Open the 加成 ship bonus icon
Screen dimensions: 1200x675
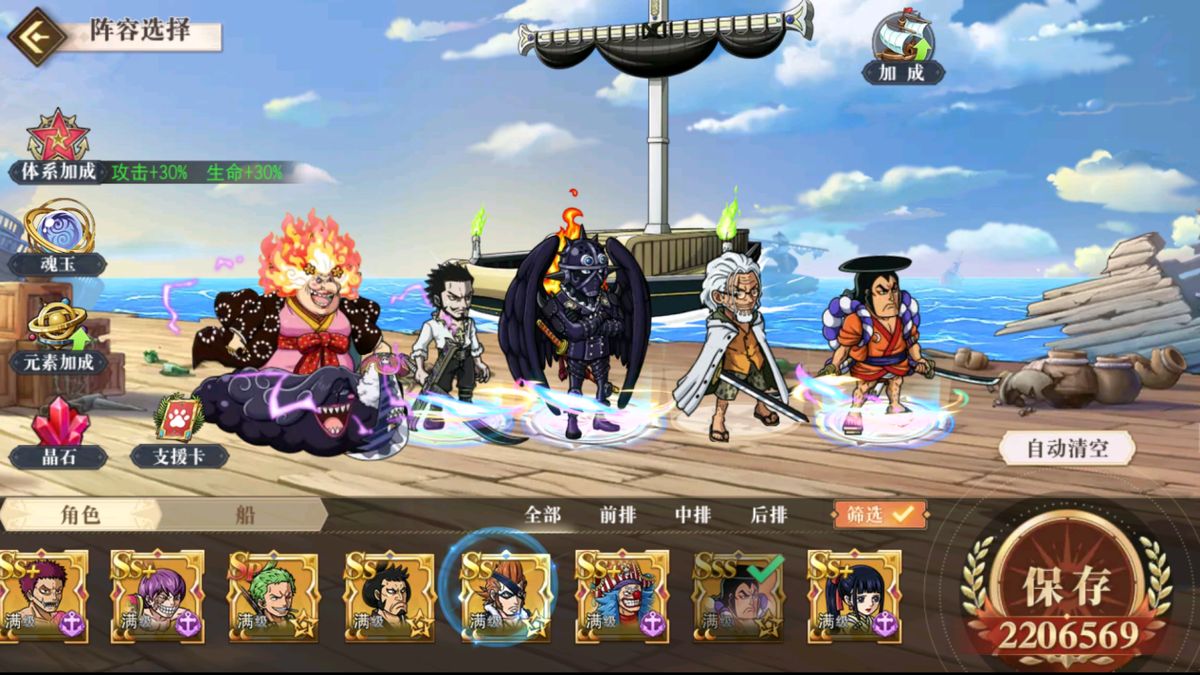(x=902, y=47)
